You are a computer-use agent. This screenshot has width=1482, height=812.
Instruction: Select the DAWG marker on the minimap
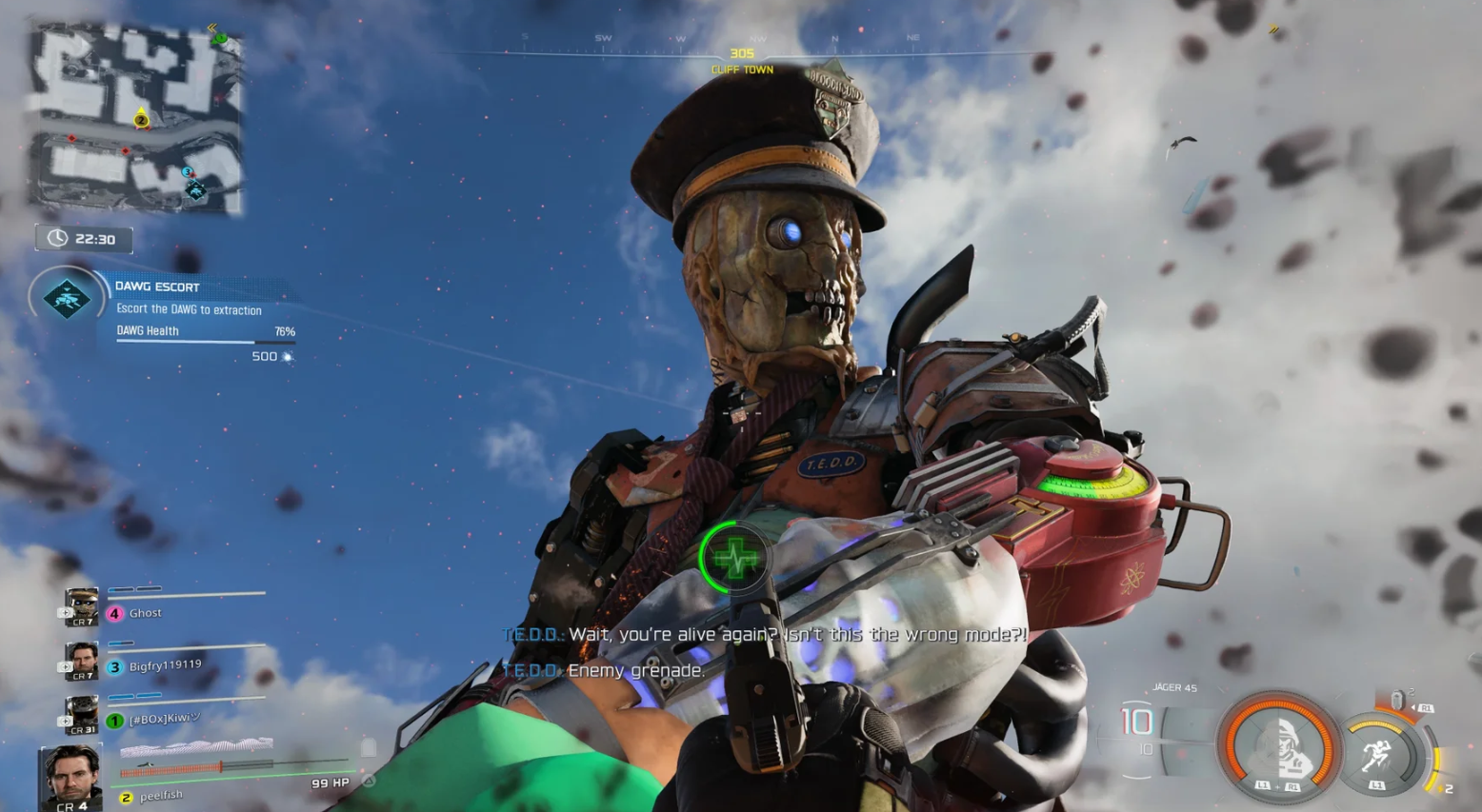196,190
